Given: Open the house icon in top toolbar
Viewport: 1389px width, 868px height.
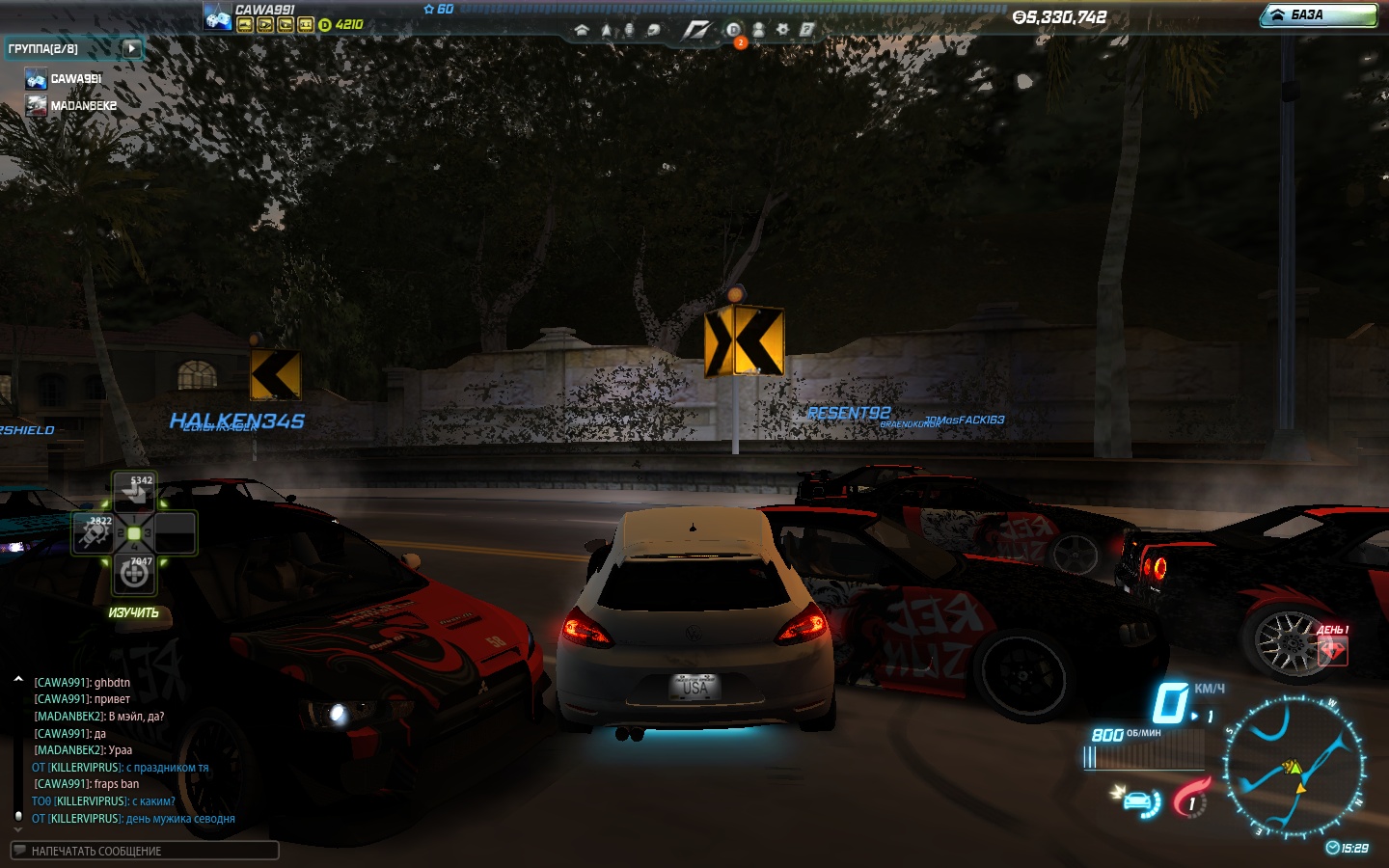Looking at the screenshot, I should pyautogui.click(x=582, y=30).
